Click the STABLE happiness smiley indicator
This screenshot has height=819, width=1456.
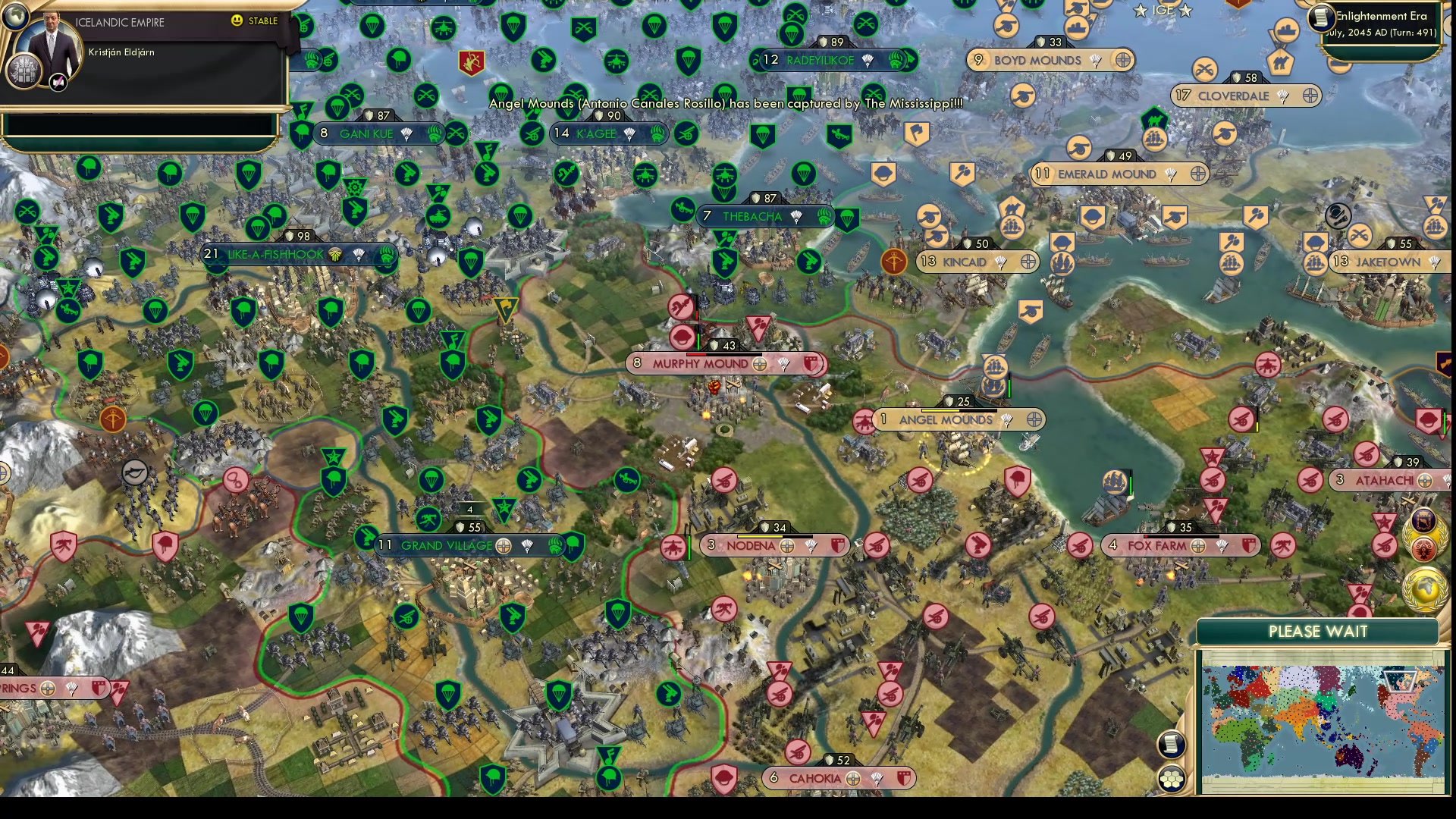pos(238,22)
